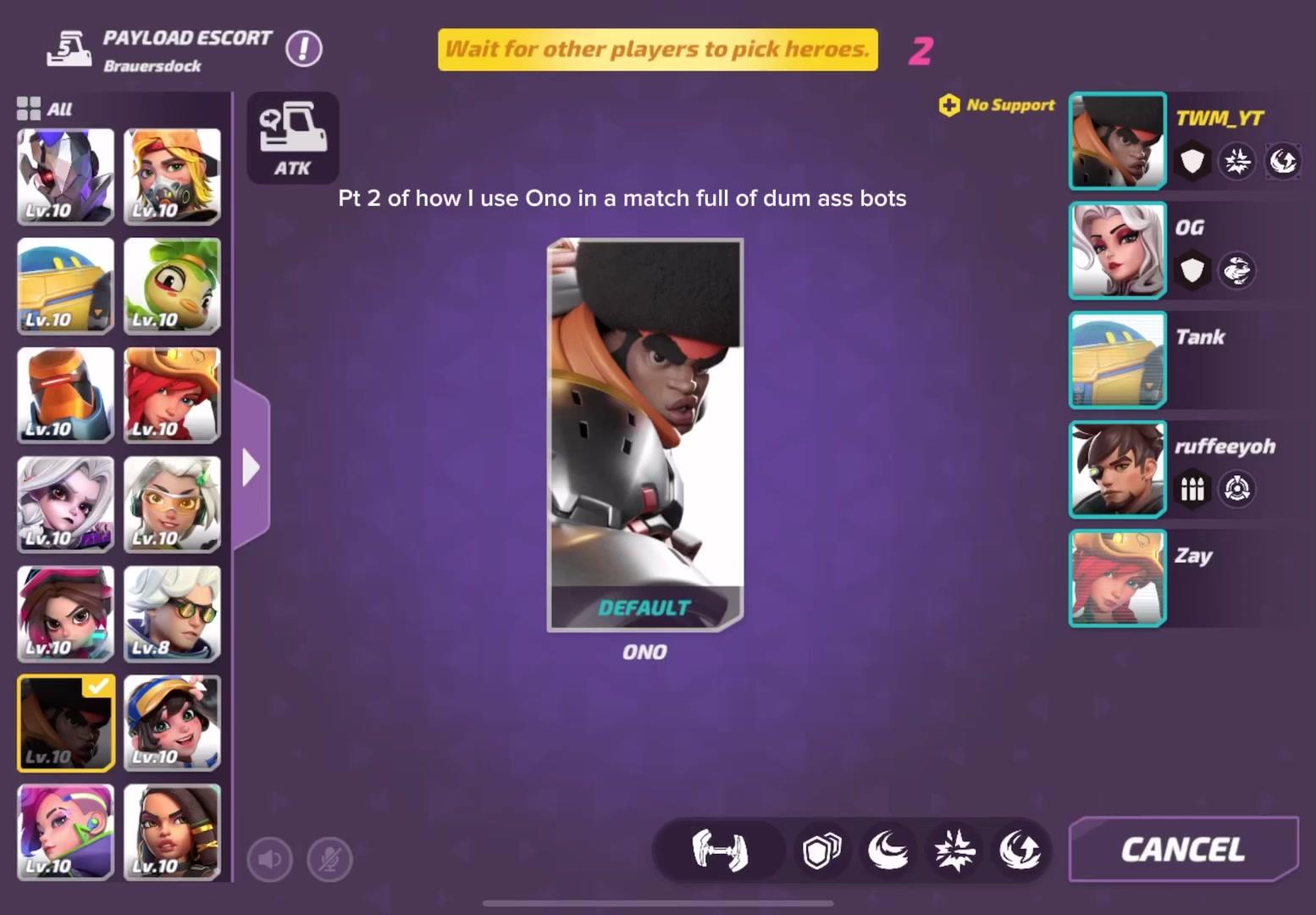The height and width of the screenshot is (915, 1316).
Task: Click the Payload Escort mode label
Action: pyautogui.click(x=185, y=37)
